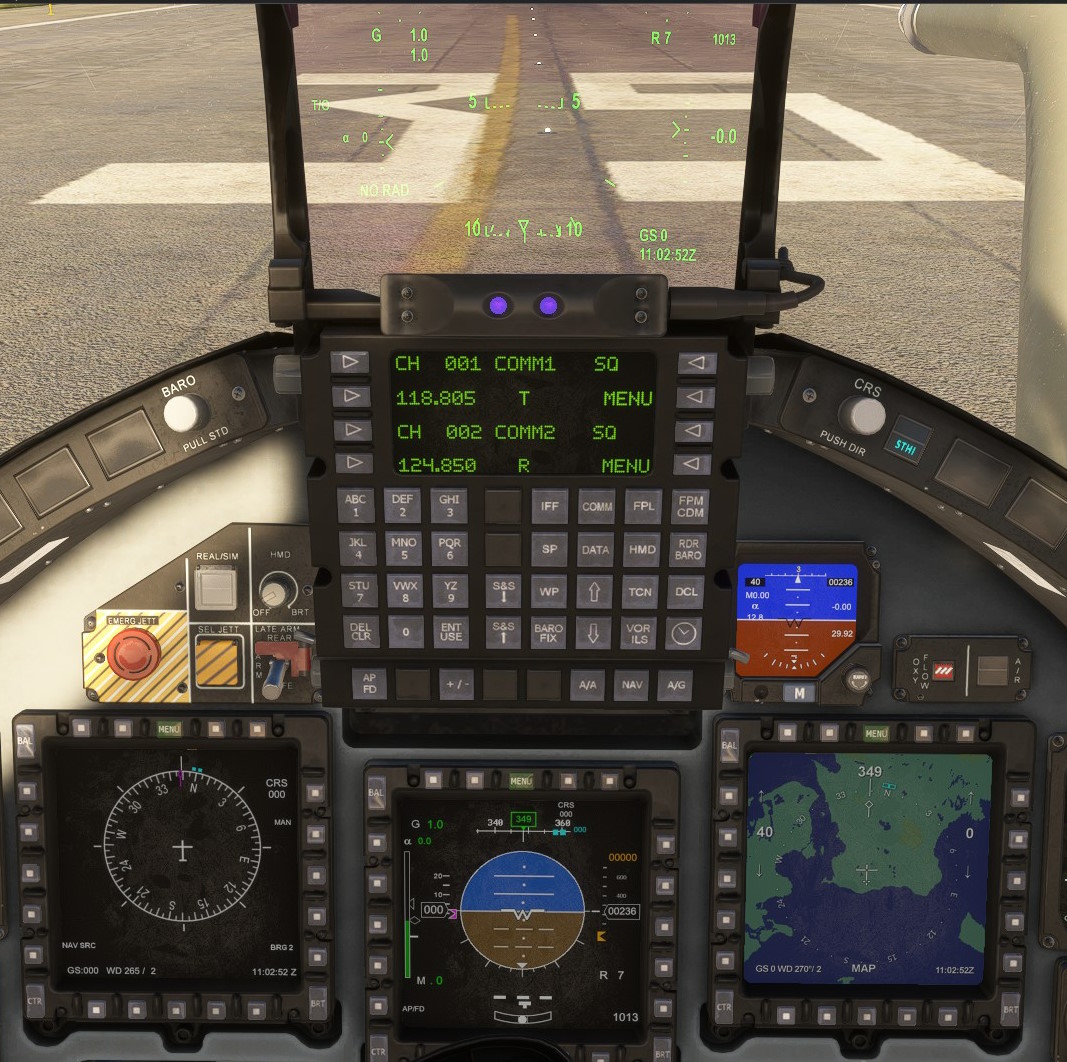Viewport: 1067px width, 1062px height.
Task: Activate the HMD keypad button
Action: coord(642,549)
